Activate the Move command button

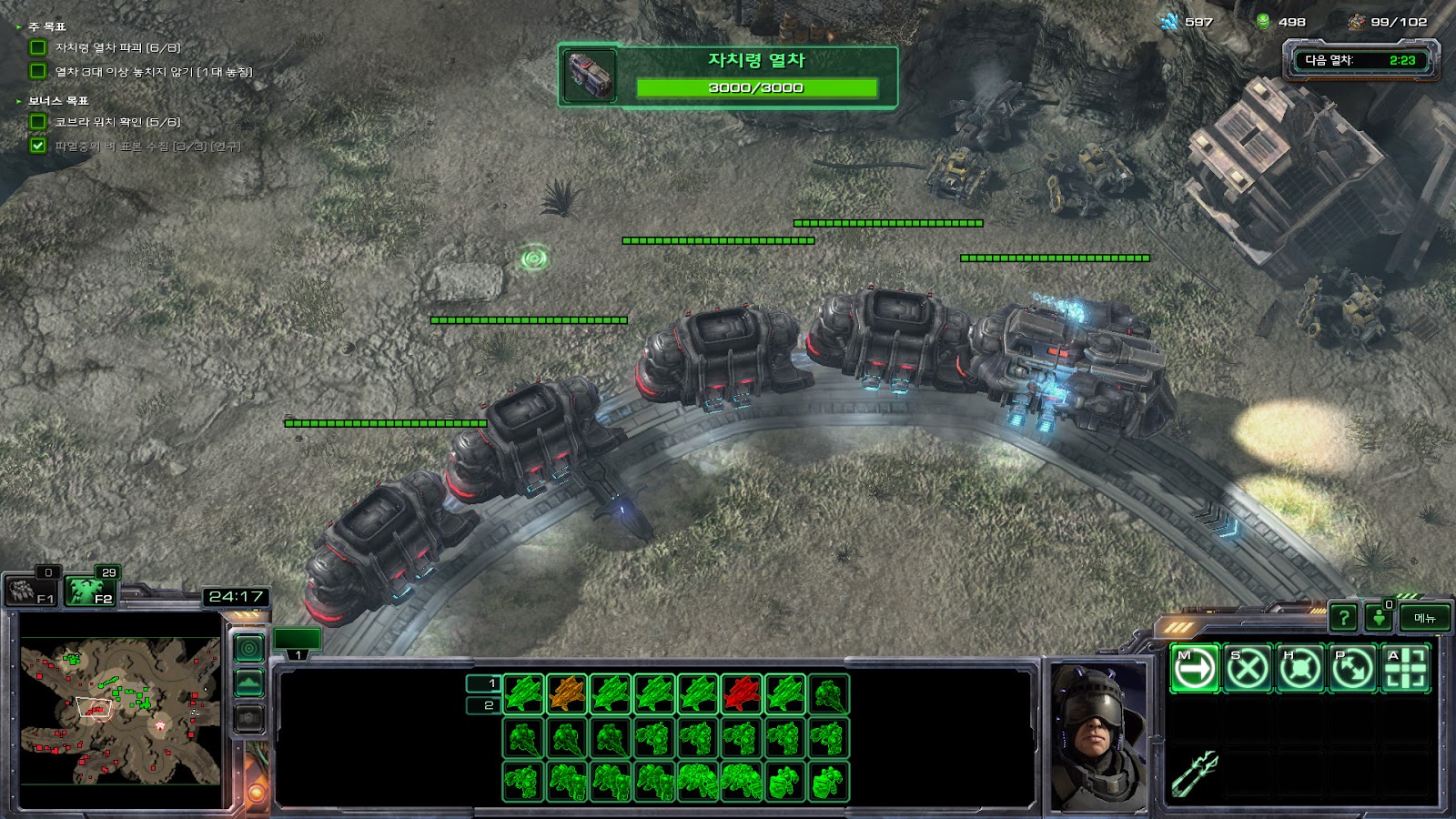pos(1194,669)
